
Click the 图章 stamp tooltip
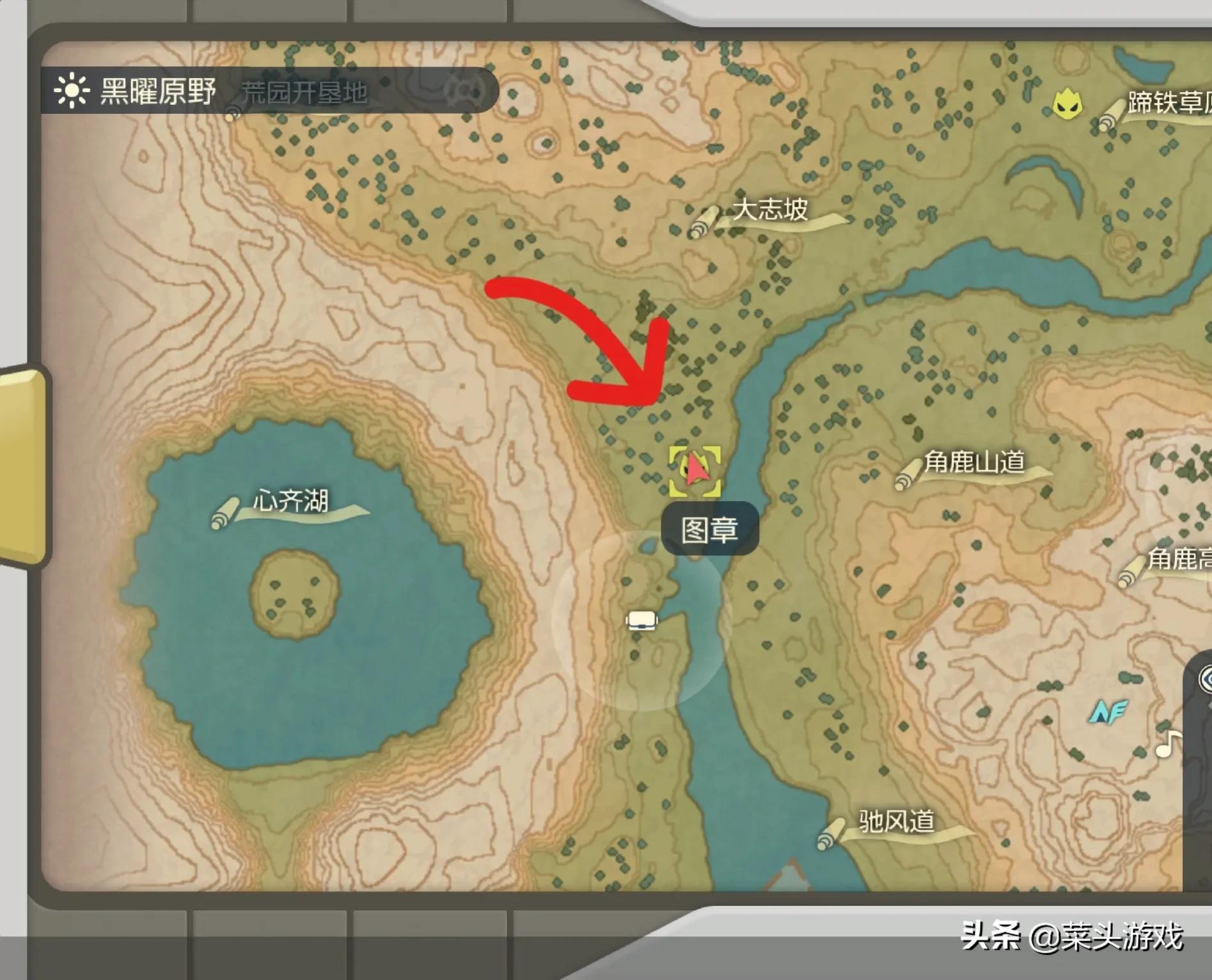coord(709,530)
